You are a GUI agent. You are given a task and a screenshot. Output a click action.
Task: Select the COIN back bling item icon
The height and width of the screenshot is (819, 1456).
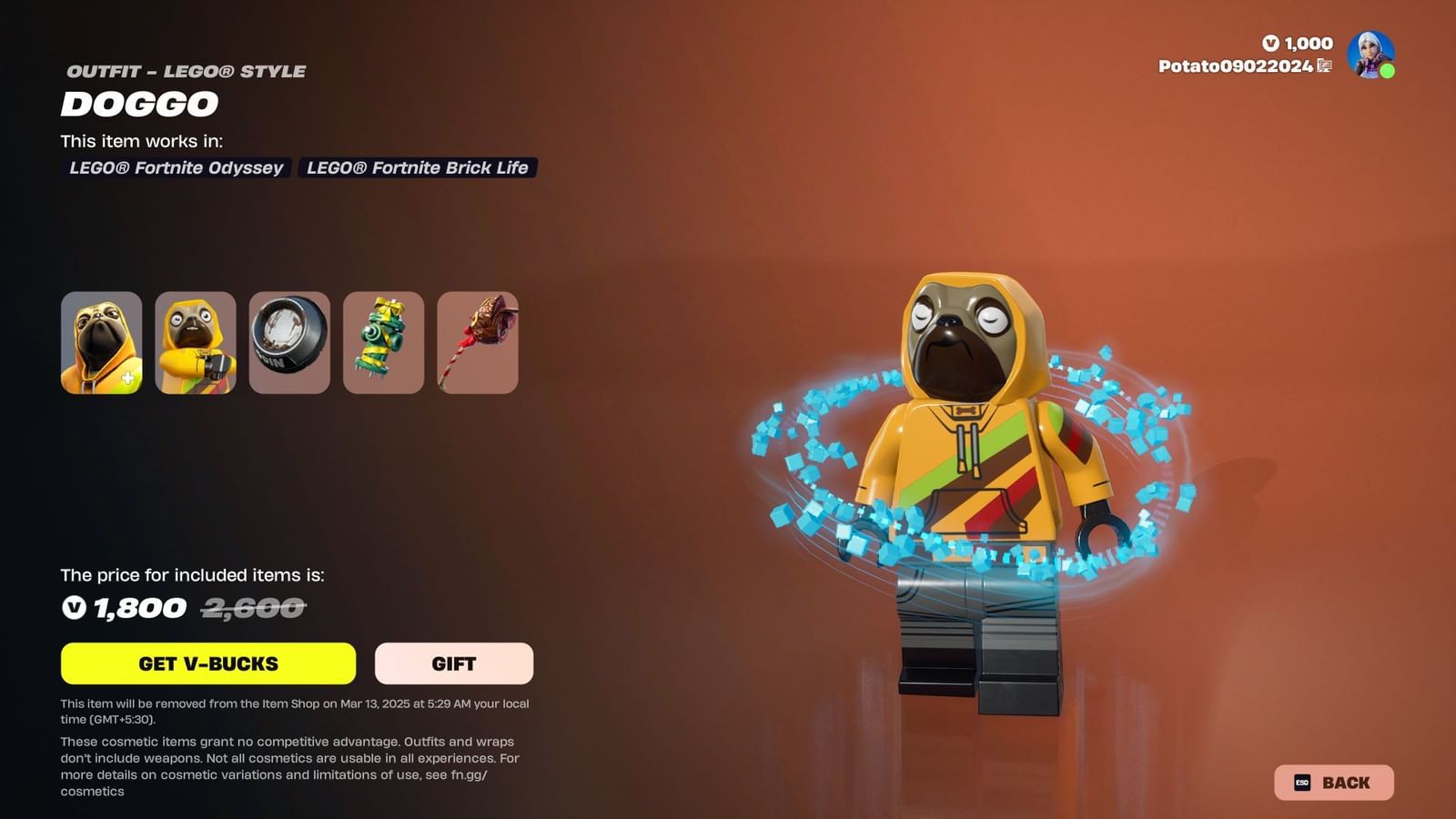tap(289, 343)
